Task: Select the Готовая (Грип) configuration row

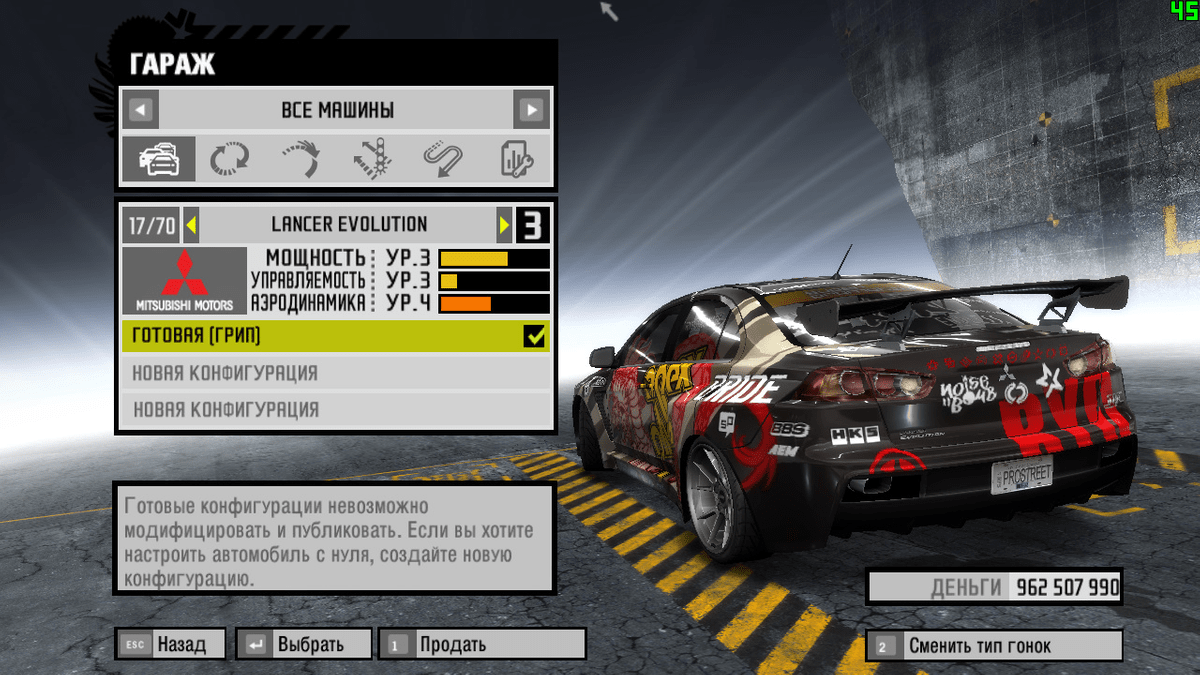Action: (x=320, y=336)
